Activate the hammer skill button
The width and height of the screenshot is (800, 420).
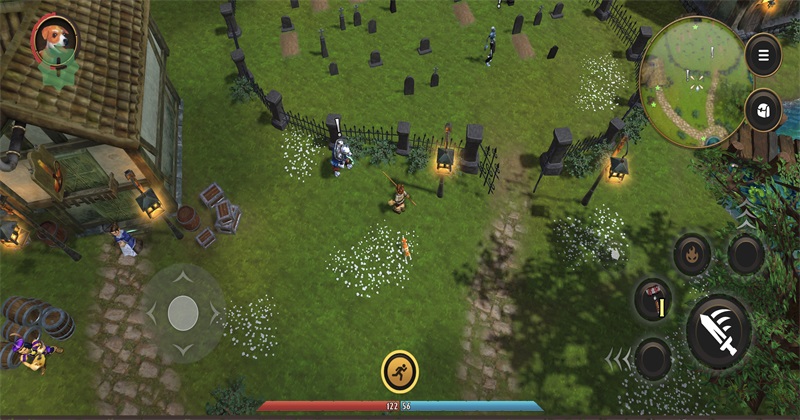coord(653,298)
